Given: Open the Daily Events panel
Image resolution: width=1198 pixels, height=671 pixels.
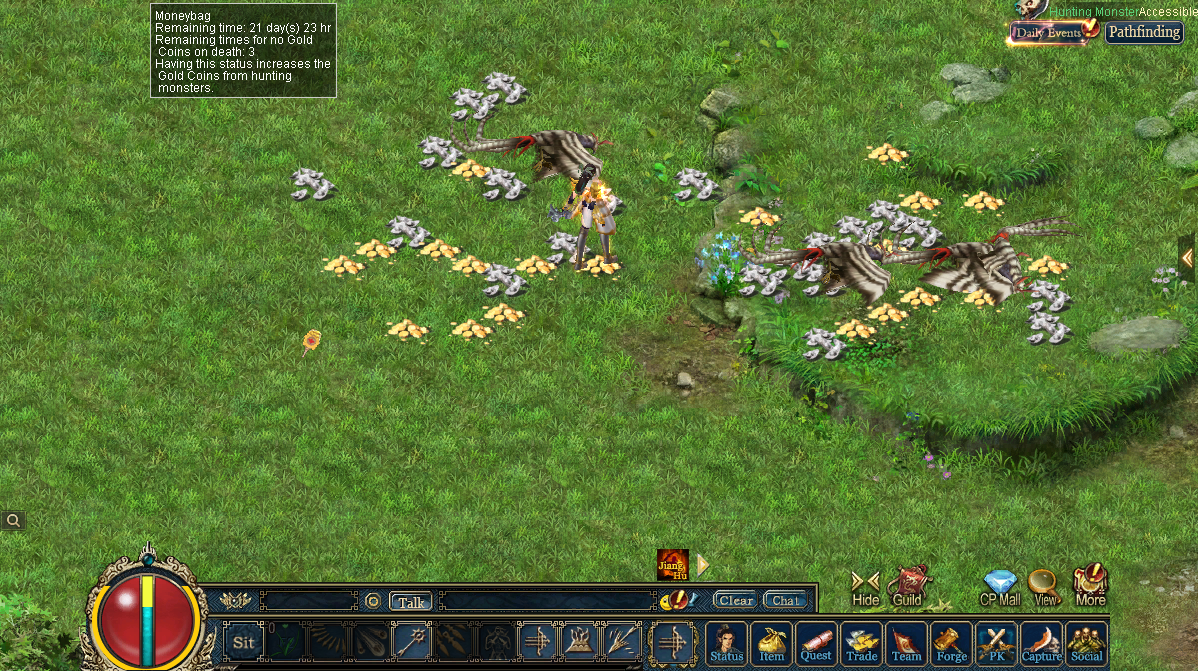Looking at the screenshot, I should [1049, 33].
